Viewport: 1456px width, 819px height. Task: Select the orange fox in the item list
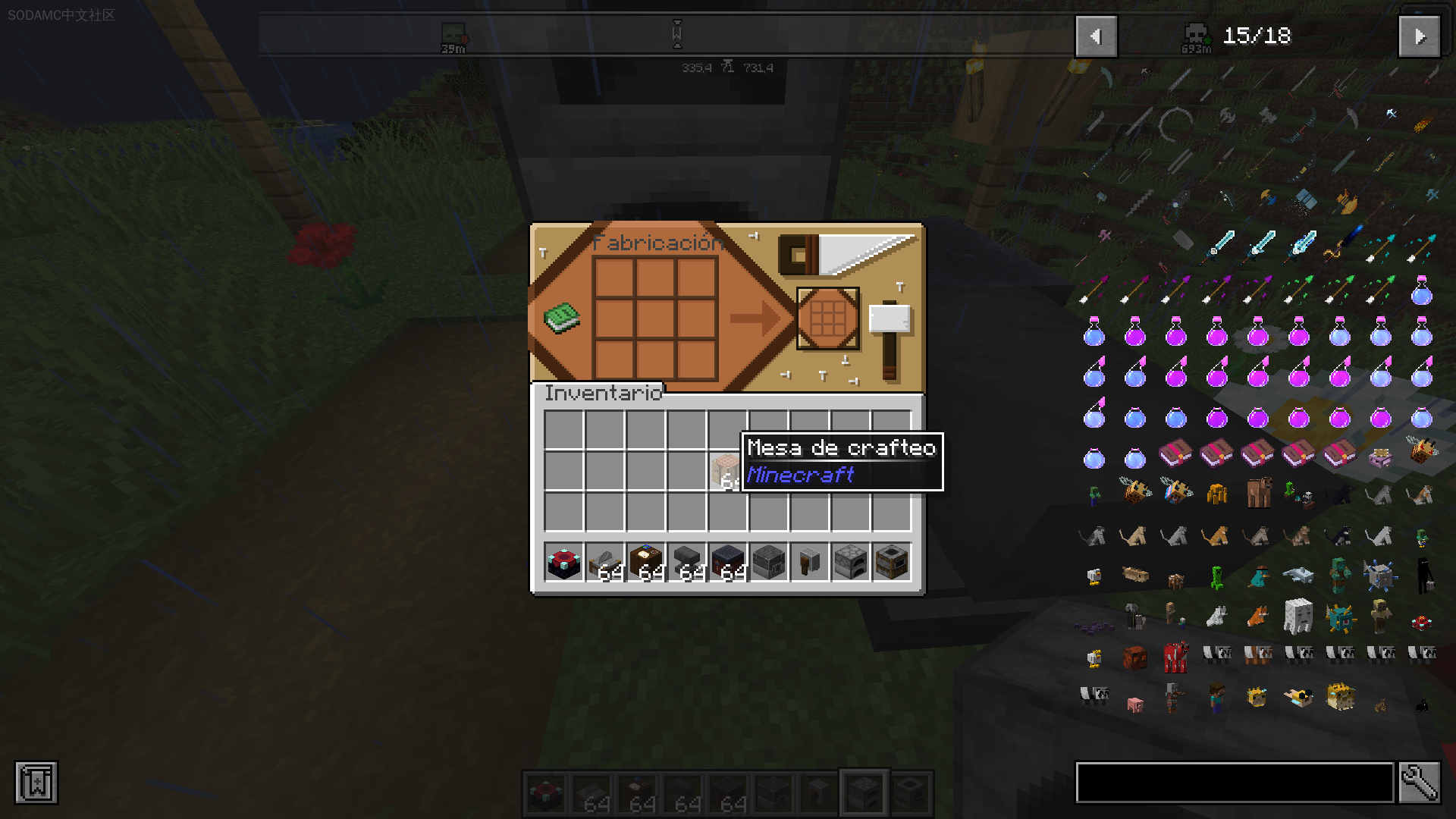[x=1257, y=616]
